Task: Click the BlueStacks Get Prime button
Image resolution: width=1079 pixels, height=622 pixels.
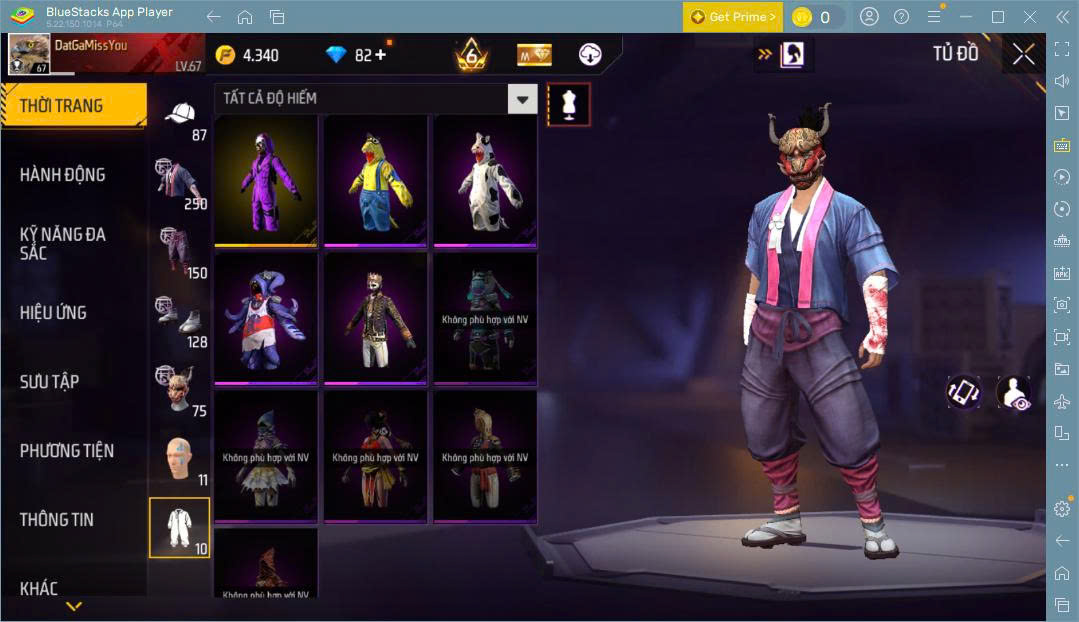Action: pyautogui.click(x=733, y=17)
